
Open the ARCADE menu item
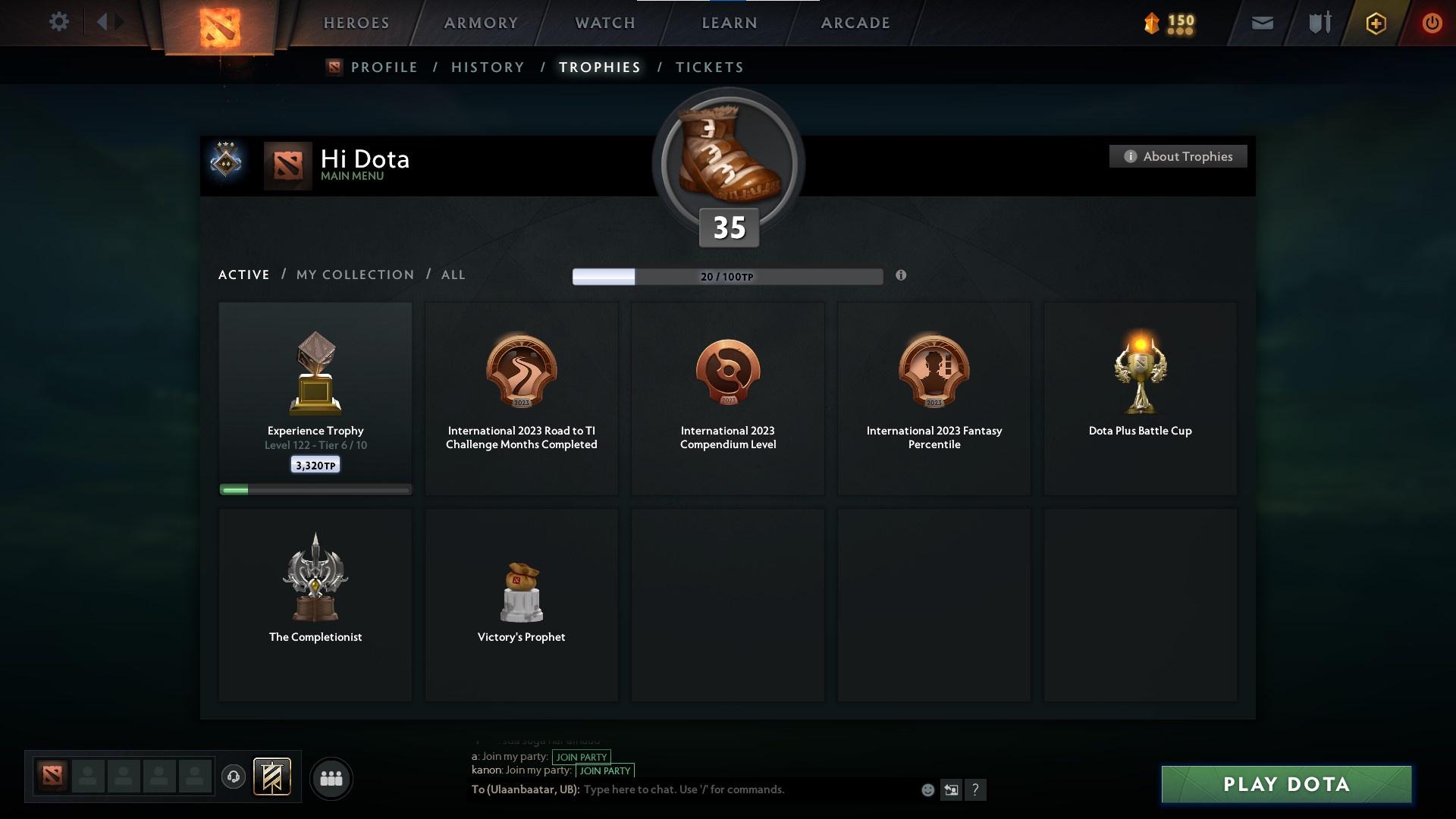[x=854, y=23]
